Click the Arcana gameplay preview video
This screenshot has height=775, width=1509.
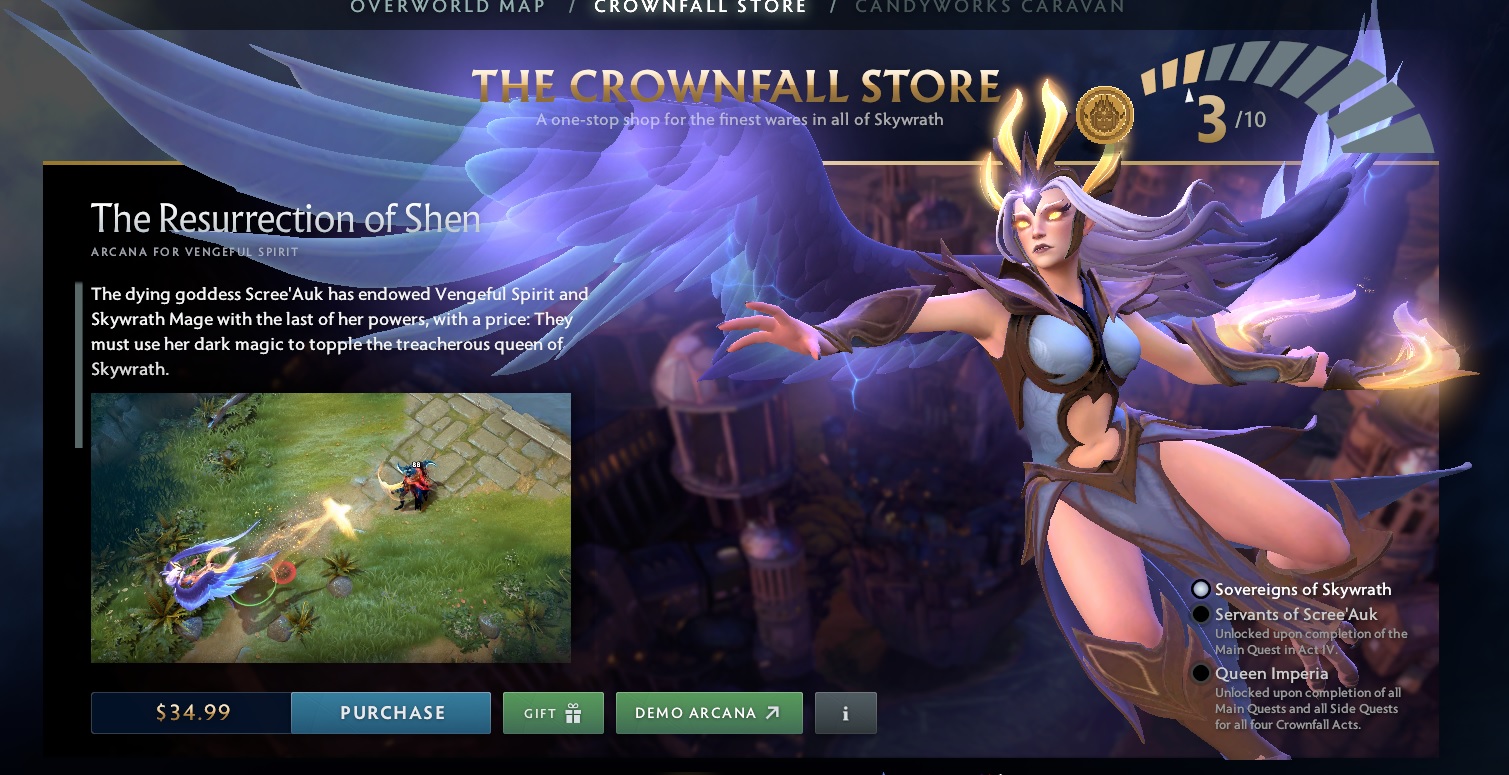click(x=331, y=527)
